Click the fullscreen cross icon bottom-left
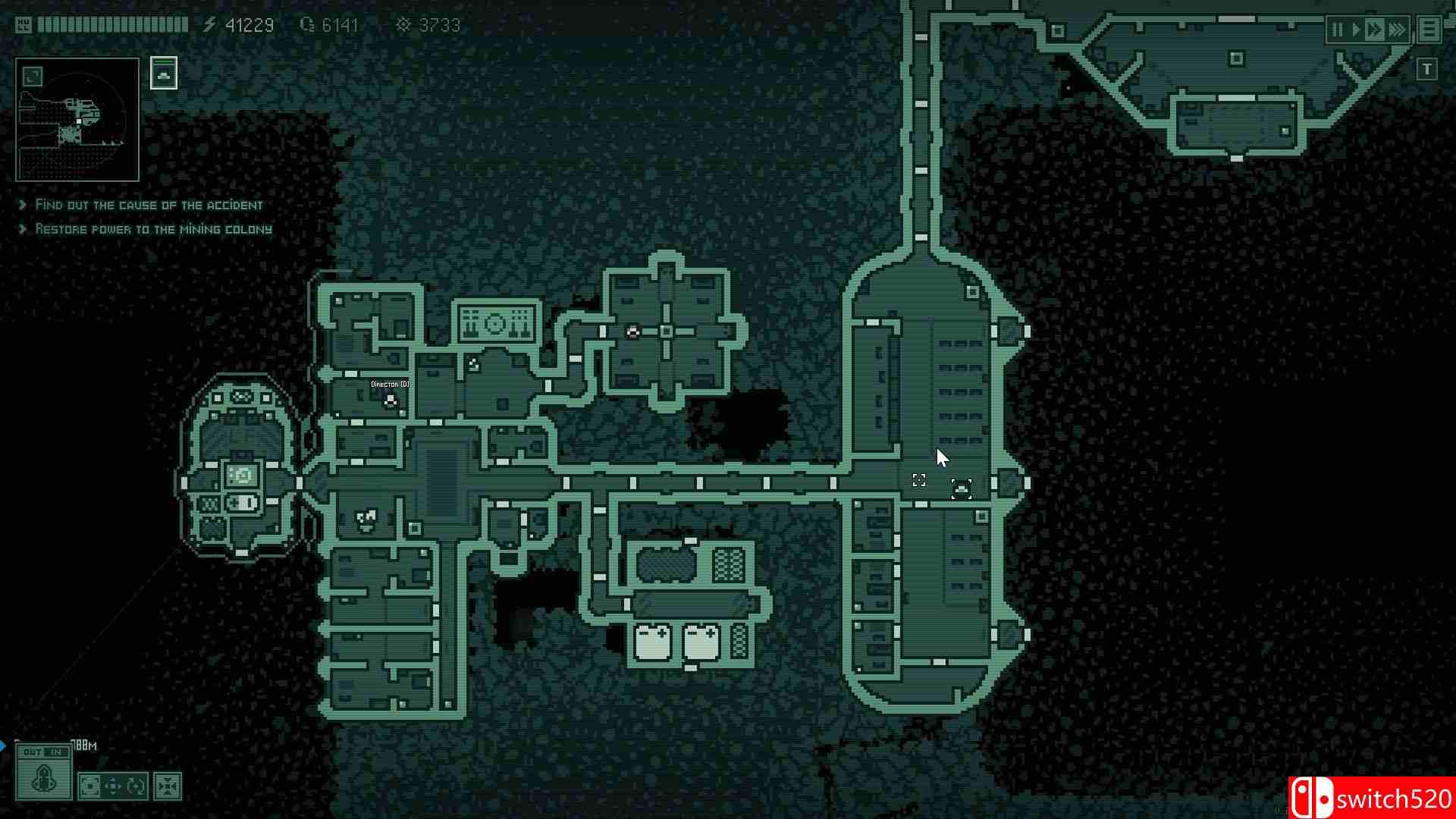Image resolution: width=1456 pixels, height=819 pixels. [168, 786]
